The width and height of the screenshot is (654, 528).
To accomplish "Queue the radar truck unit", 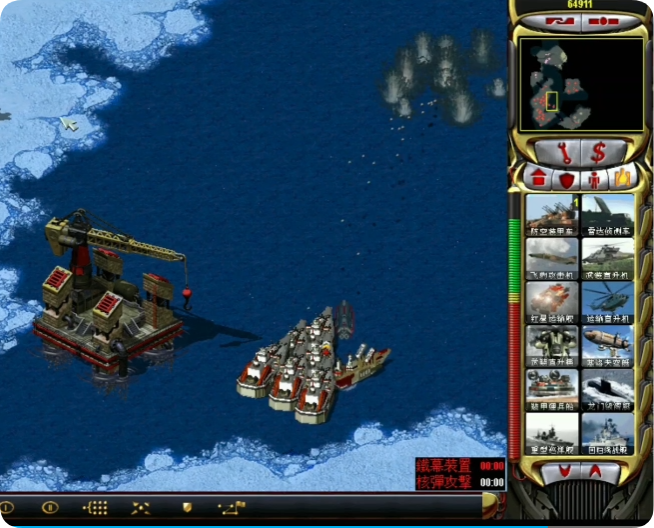I will coord(608,215).
